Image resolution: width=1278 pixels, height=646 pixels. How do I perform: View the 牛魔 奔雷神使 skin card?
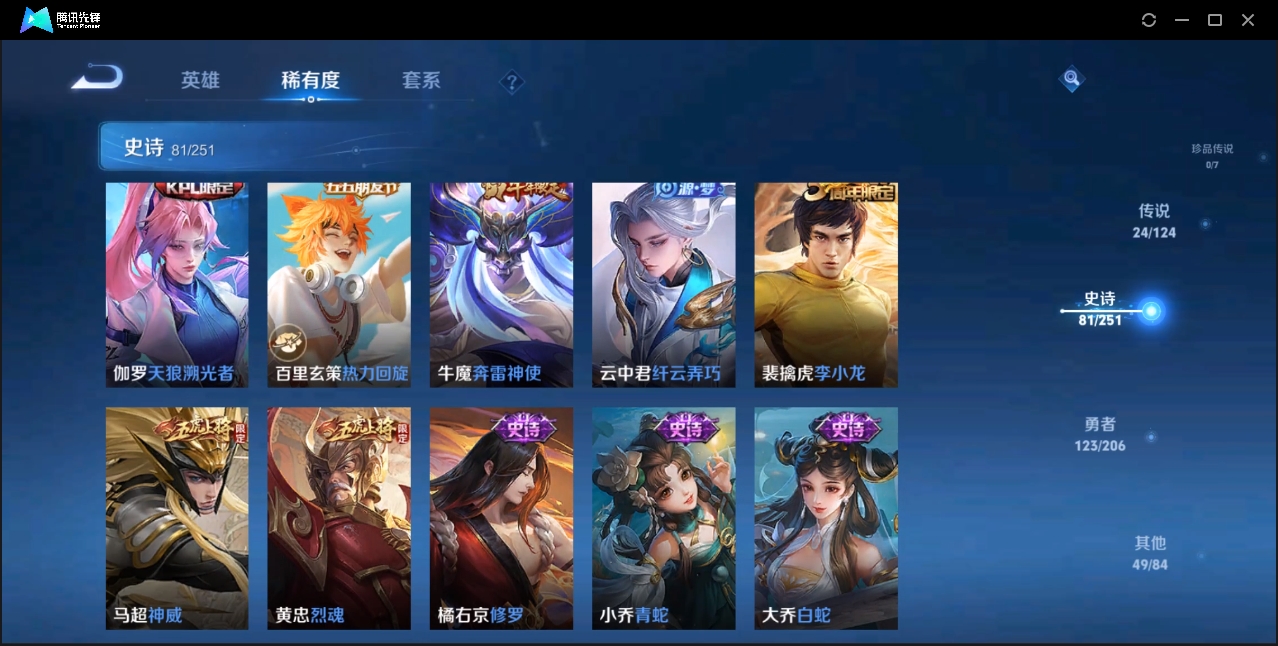501,285
